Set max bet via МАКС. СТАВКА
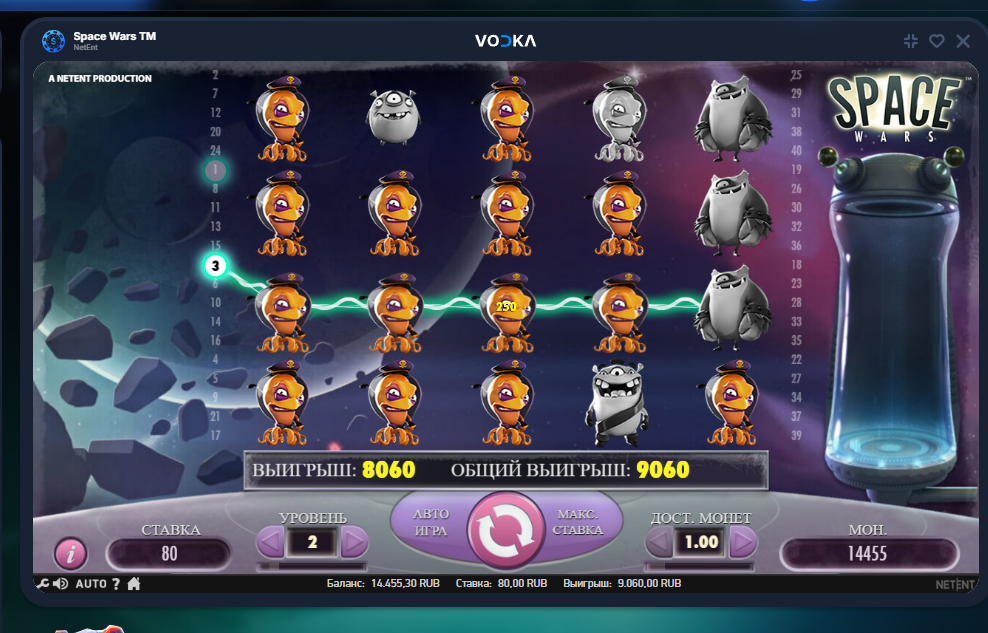The width and height of the screenshot is (988, 633). 577,521
